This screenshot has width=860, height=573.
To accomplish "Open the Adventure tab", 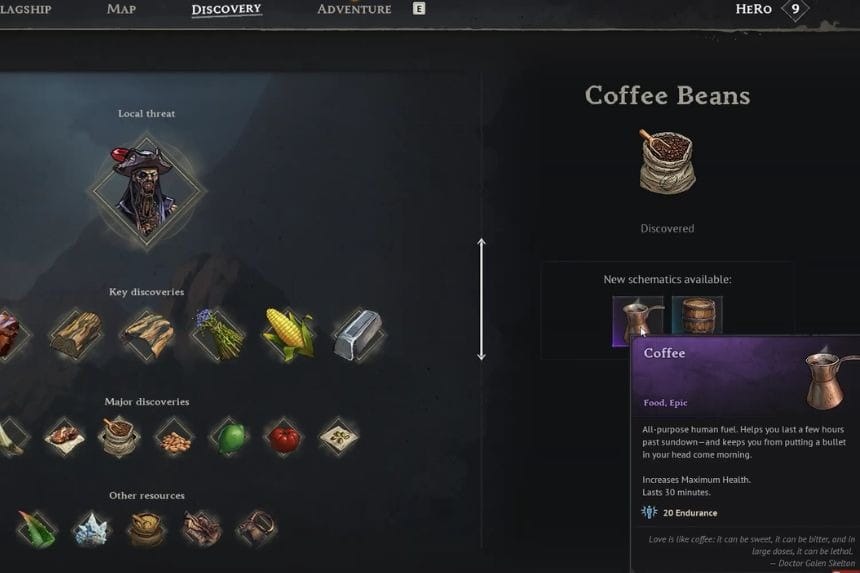I will pyautogui.click(x=354, y=9).
